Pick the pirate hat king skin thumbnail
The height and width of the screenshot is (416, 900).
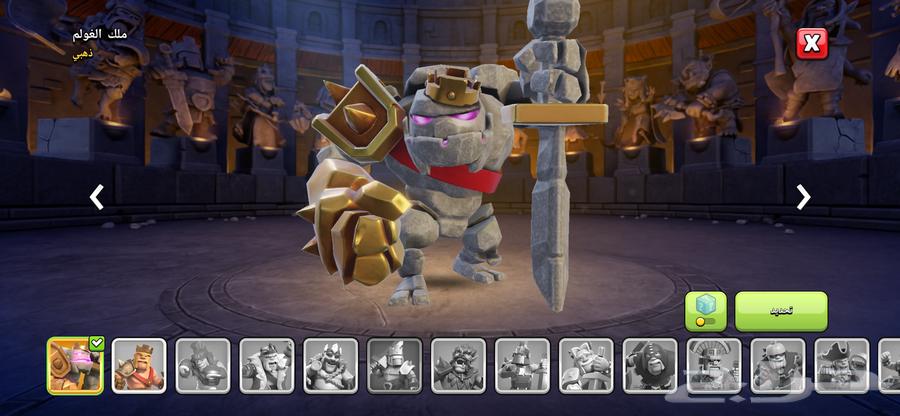(841, 365)
